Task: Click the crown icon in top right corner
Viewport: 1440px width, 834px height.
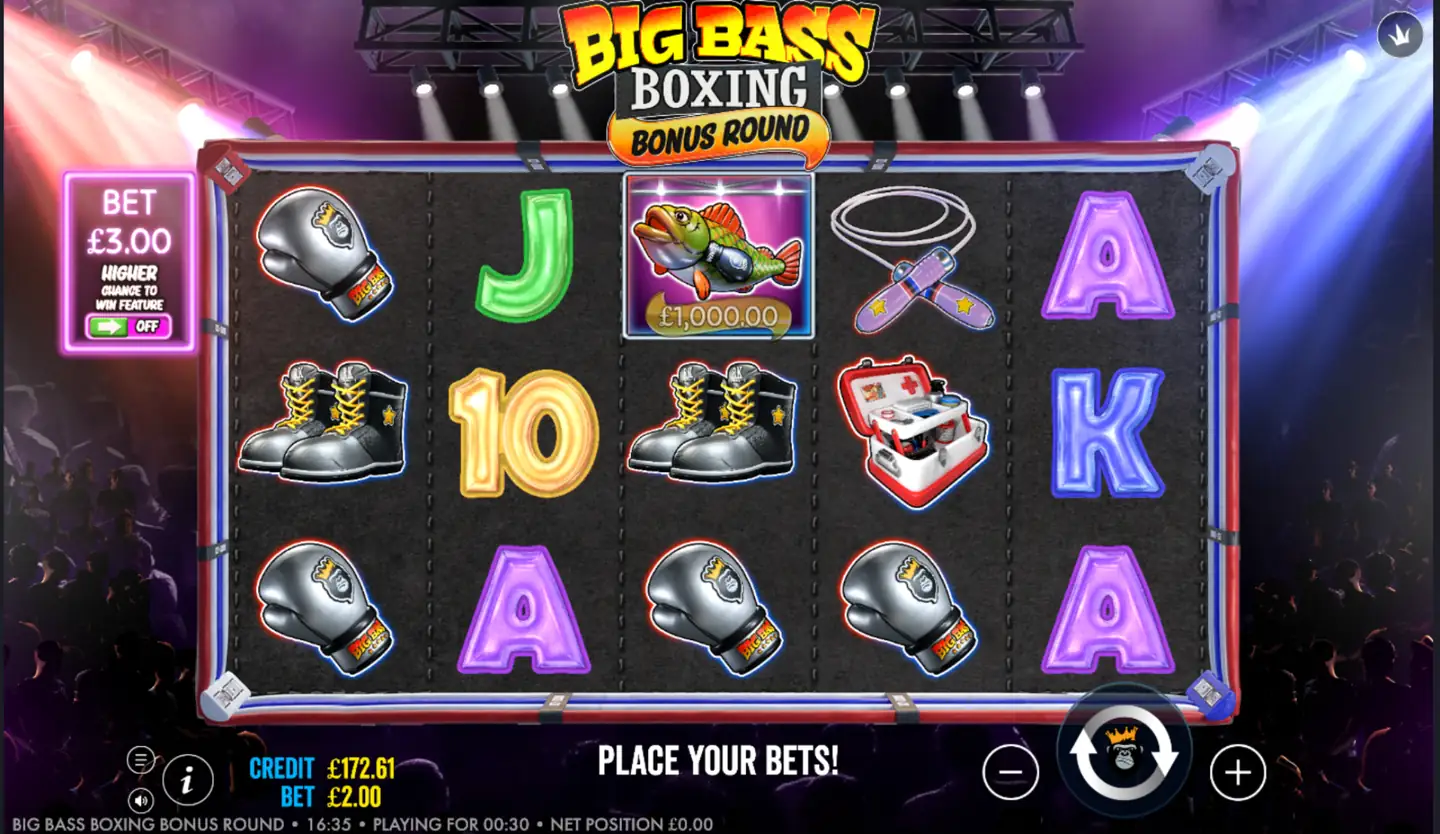Action: click(1400, 33)
